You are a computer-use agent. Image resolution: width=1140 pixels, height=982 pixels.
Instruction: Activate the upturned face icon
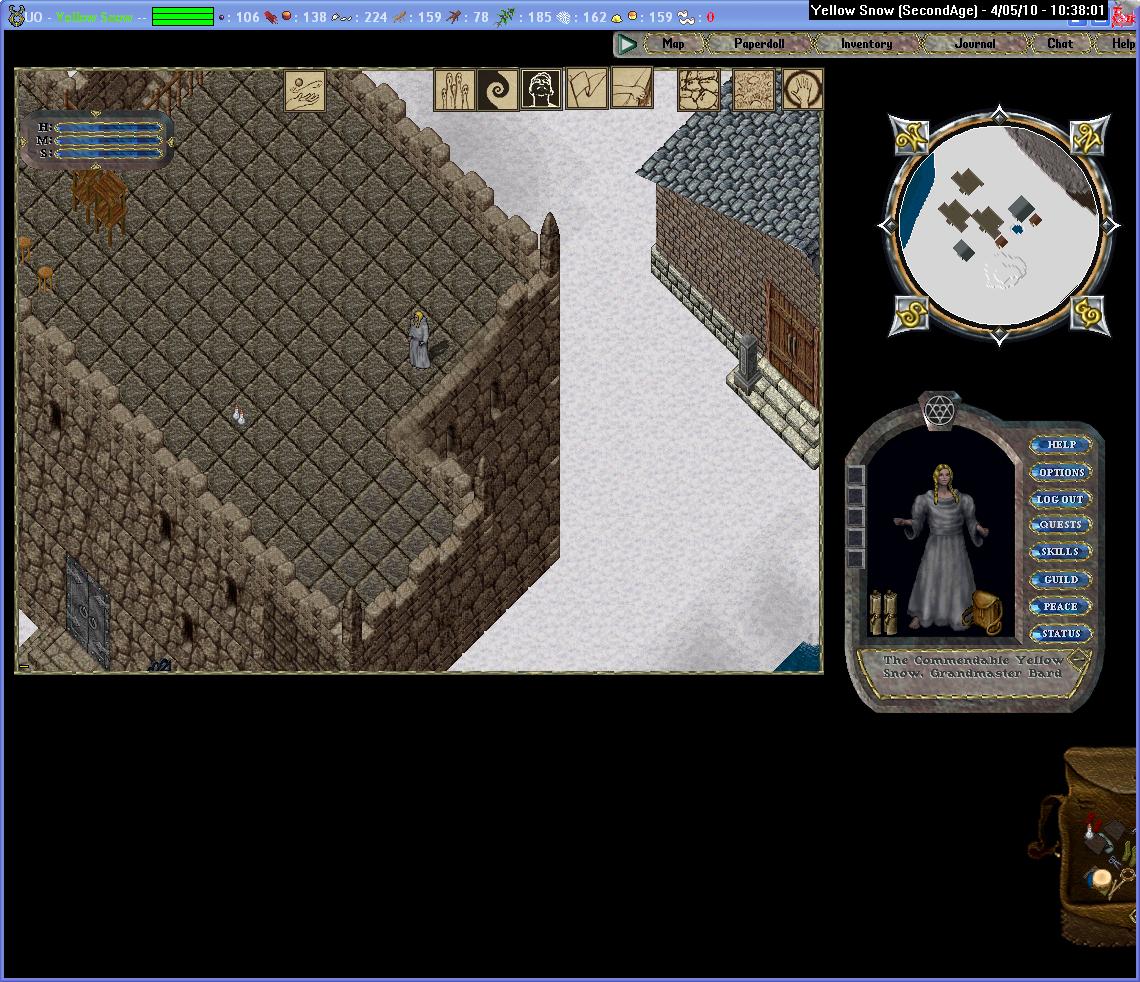pyautogui.click(x=541, y=90)
